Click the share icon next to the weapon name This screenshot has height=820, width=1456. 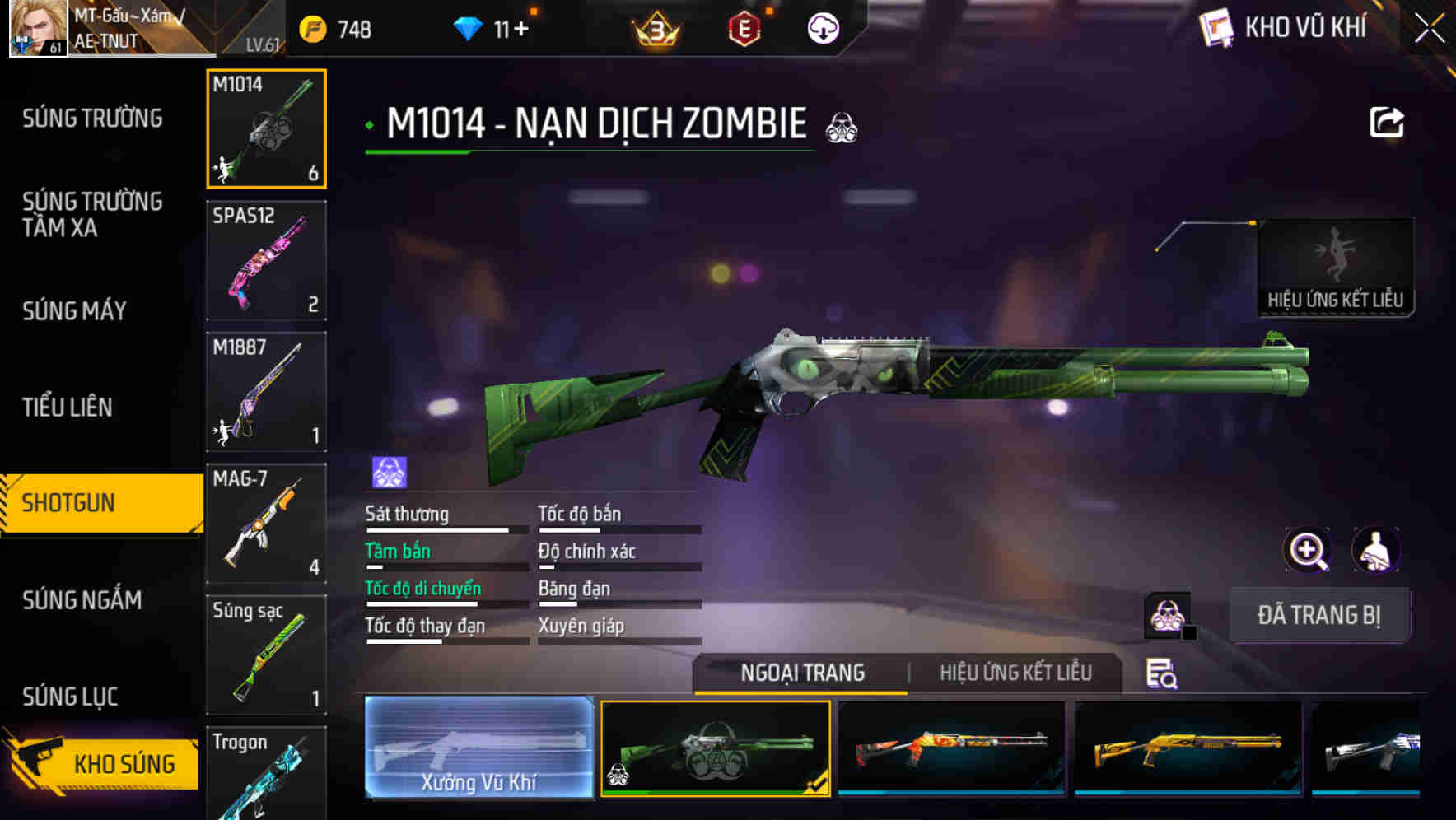[1387, 122]
